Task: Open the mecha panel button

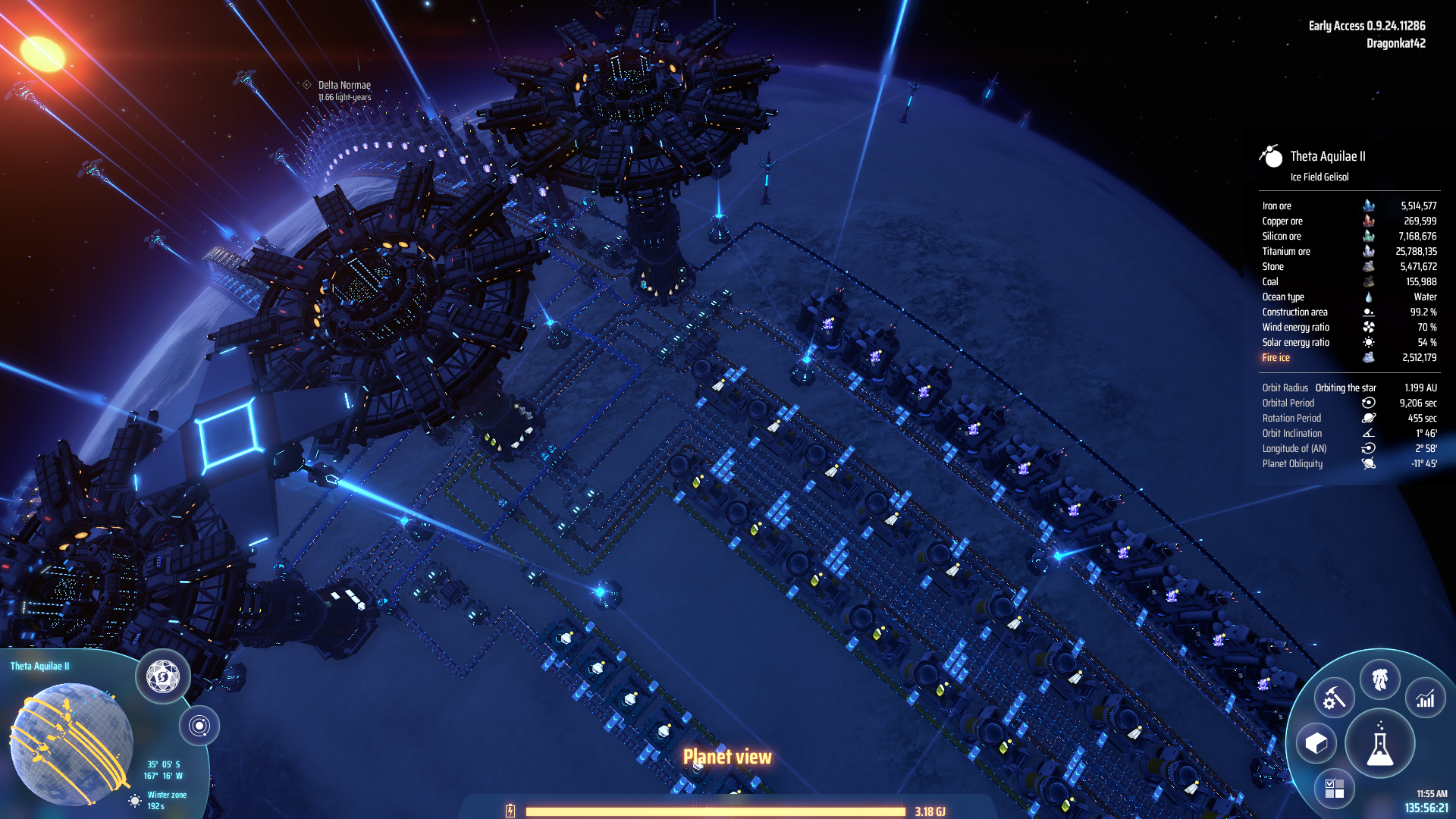Action: tap(1379, 679)
